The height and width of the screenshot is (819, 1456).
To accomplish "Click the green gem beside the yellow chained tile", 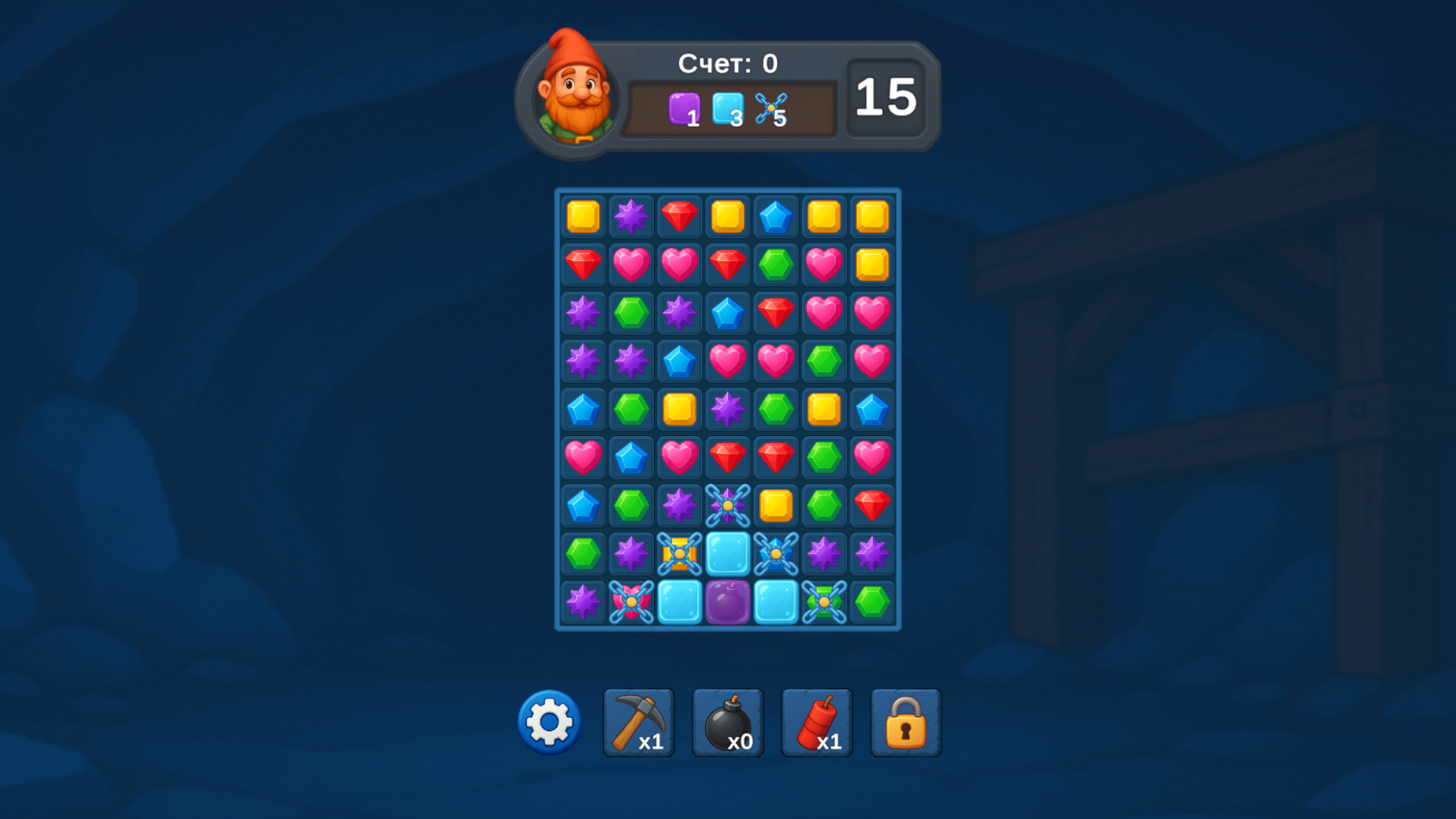I will click(582, 554).
